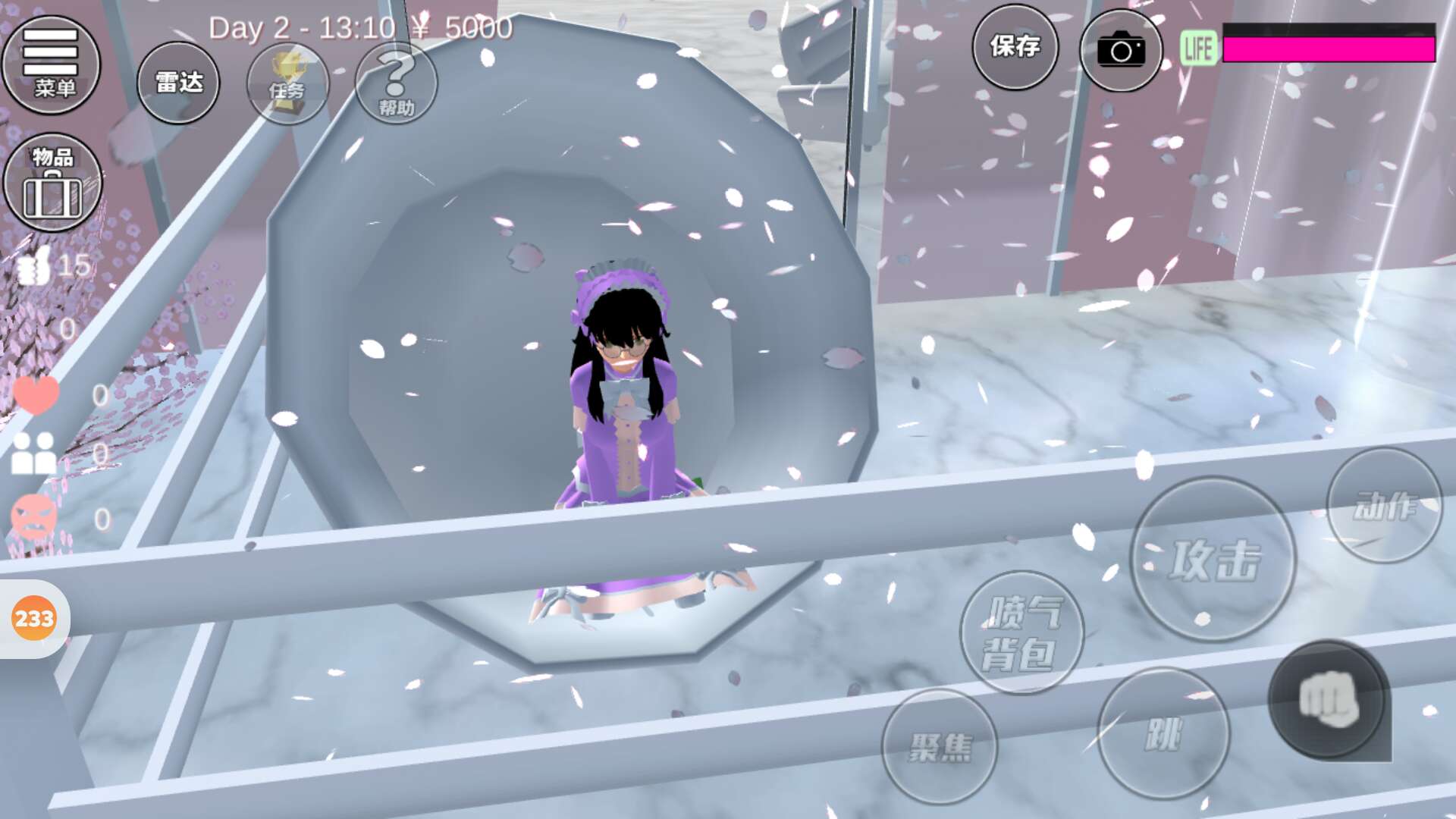Toggle the 雷达 radar button
This screenshot has width=1456, height=819.
pos(178,83)
